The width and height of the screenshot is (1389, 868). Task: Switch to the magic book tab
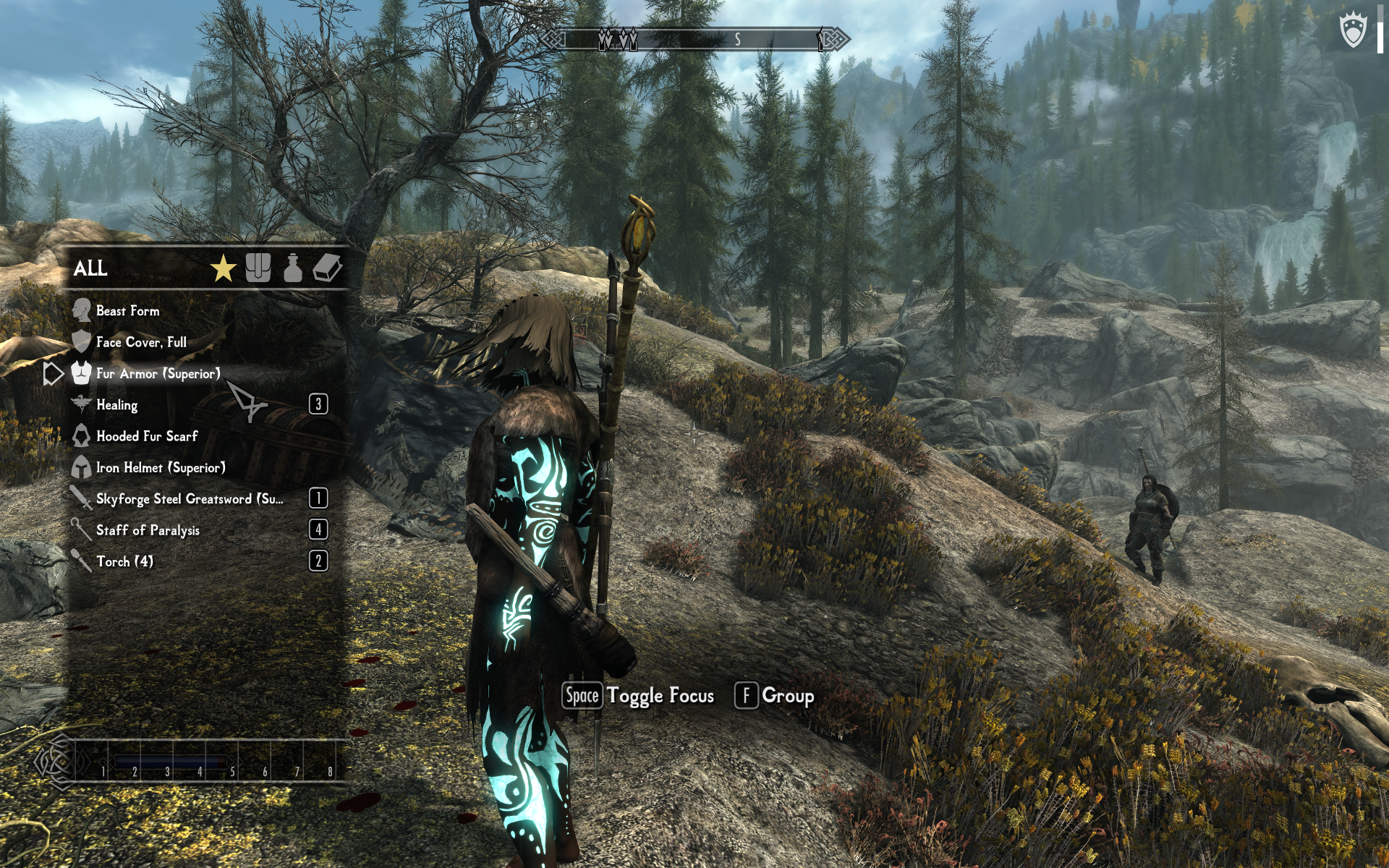pyautogui.click(x=327, y=268)
